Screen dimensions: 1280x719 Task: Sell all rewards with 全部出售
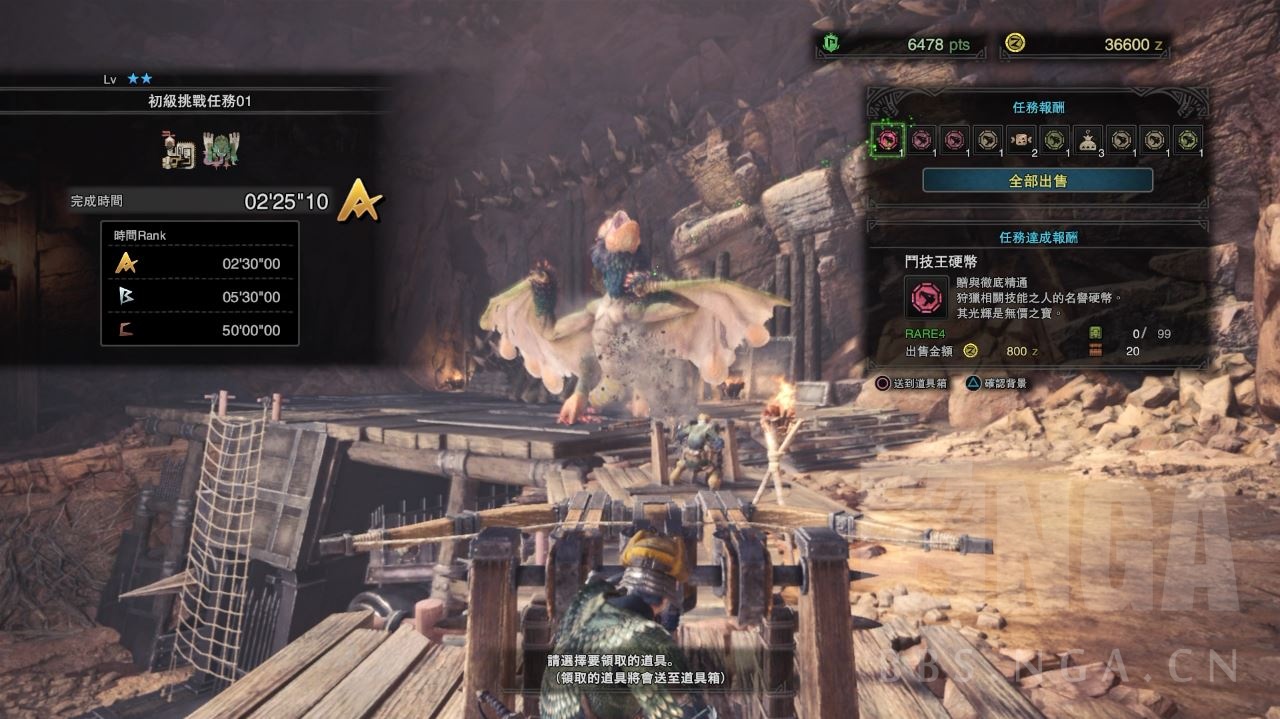tap(1037, 180)
